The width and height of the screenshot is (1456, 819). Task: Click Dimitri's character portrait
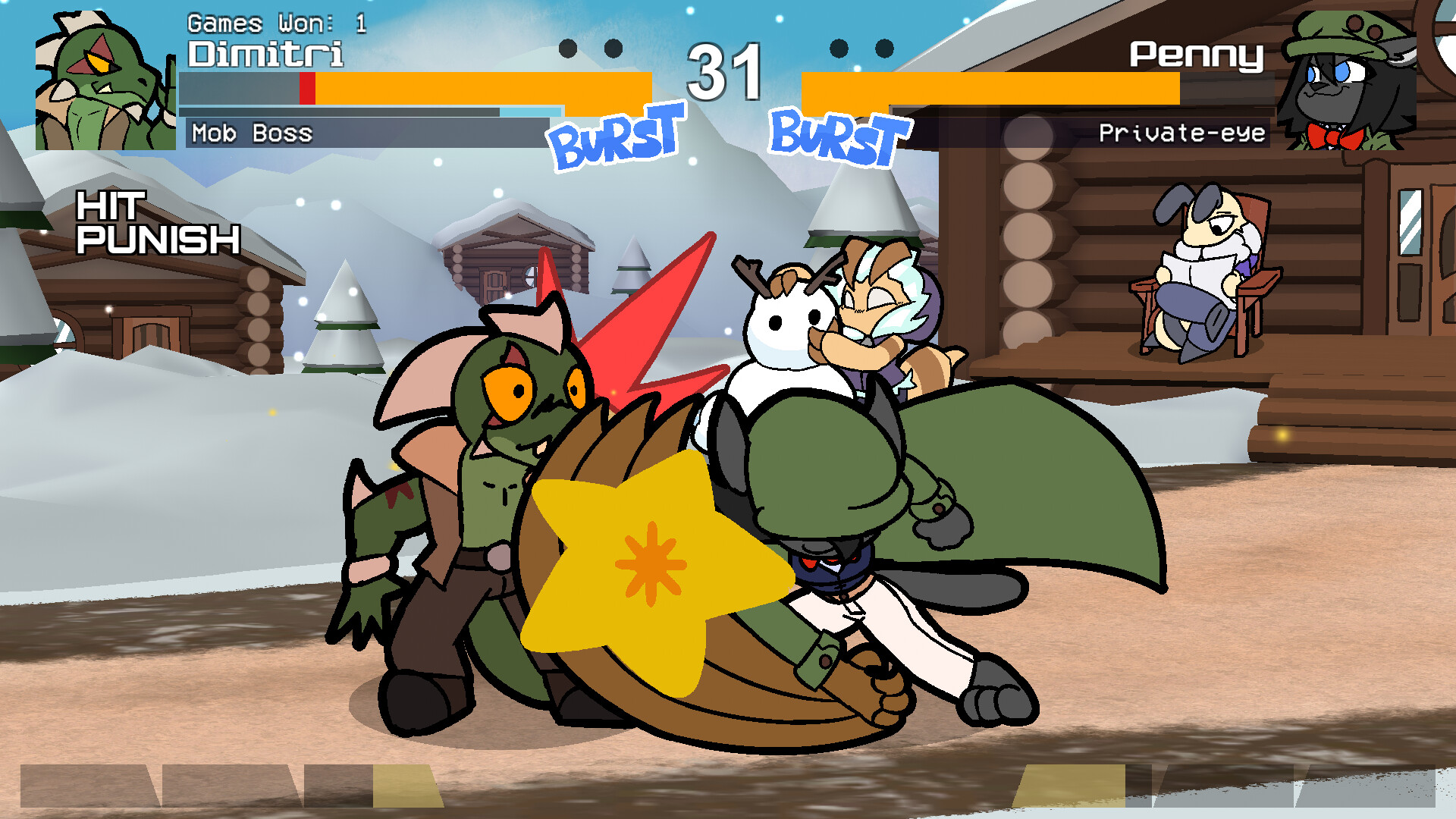click(x=102, y=80)
